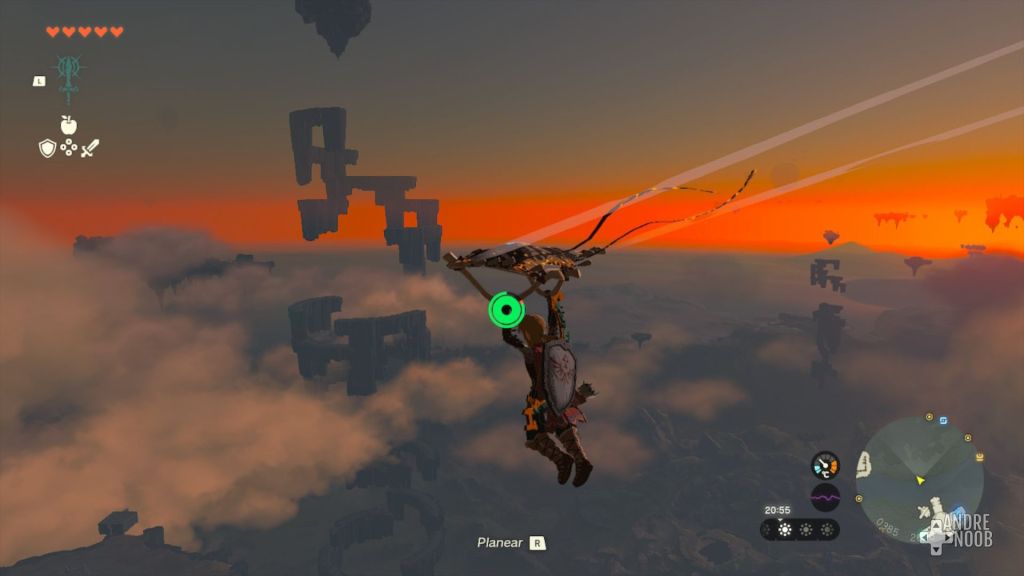Image resolution: width=1024 pixels, height=576 pixels.
Task: Click the apple quick-item icon
Action: point(68,125)
